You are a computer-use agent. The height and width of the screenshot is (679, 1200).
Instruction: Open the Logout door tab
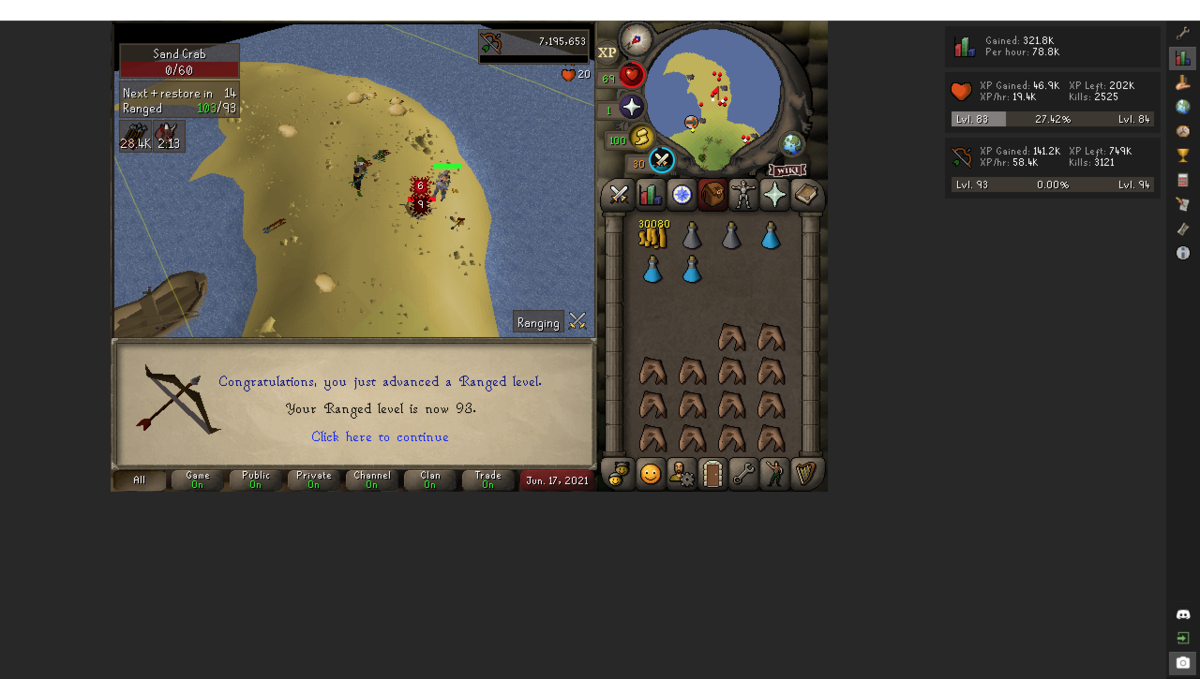[x=712, y=474]
